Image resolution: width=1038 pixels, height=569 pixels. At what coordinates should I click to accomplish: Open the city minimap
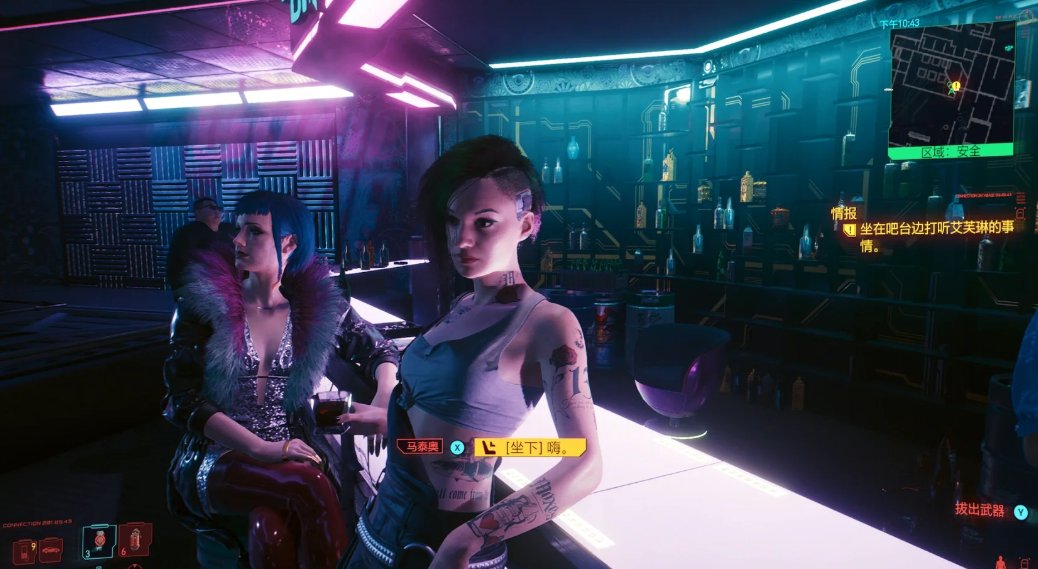pos(951,86)
